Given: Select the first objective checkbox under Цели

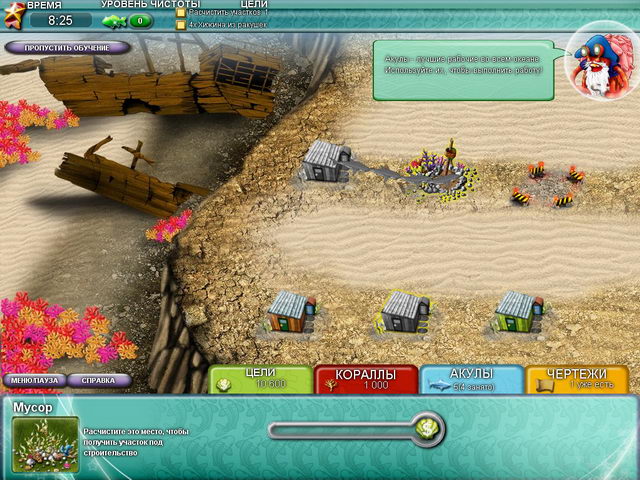Looking at the screenshot, I should point(181,12).
